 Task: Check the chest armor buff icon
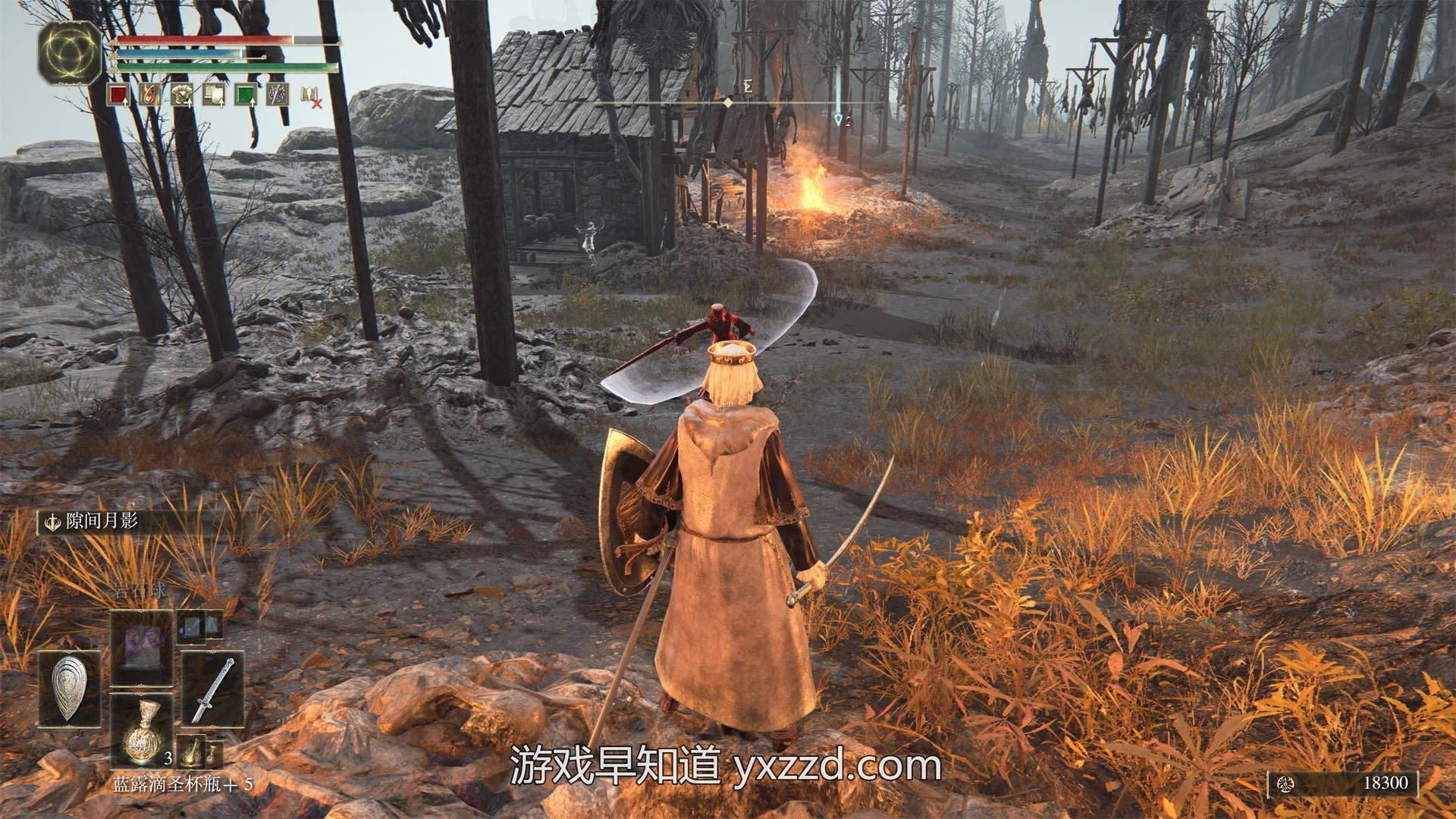(181, 96)
